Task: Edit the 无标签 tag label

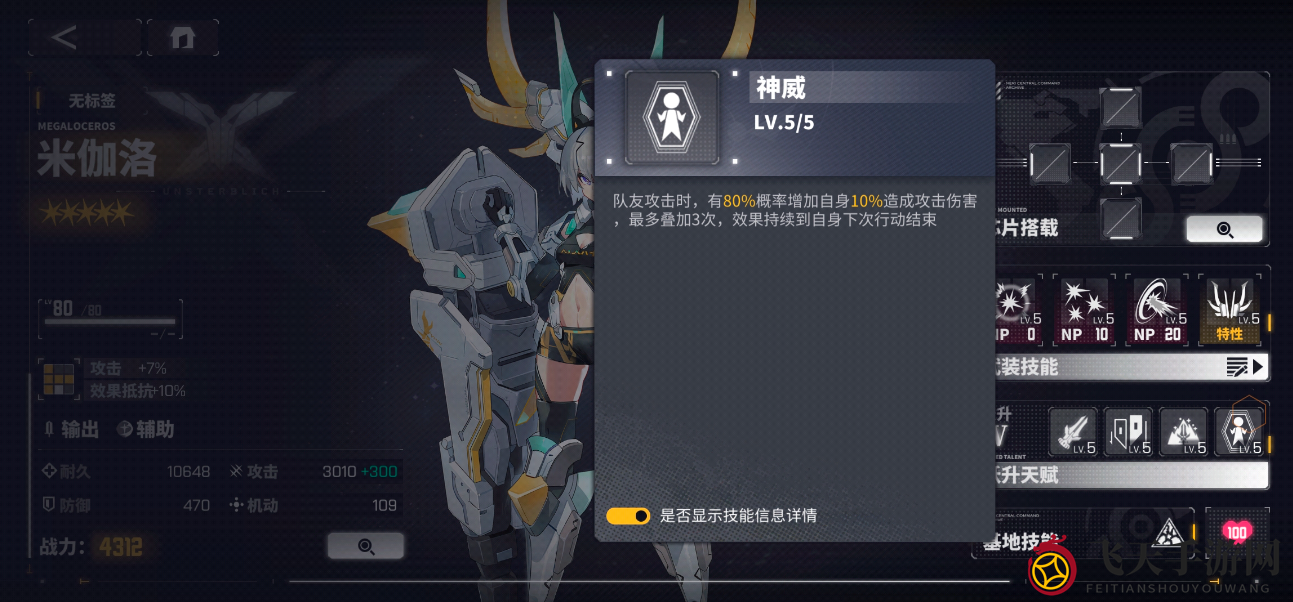Action: 91,100
